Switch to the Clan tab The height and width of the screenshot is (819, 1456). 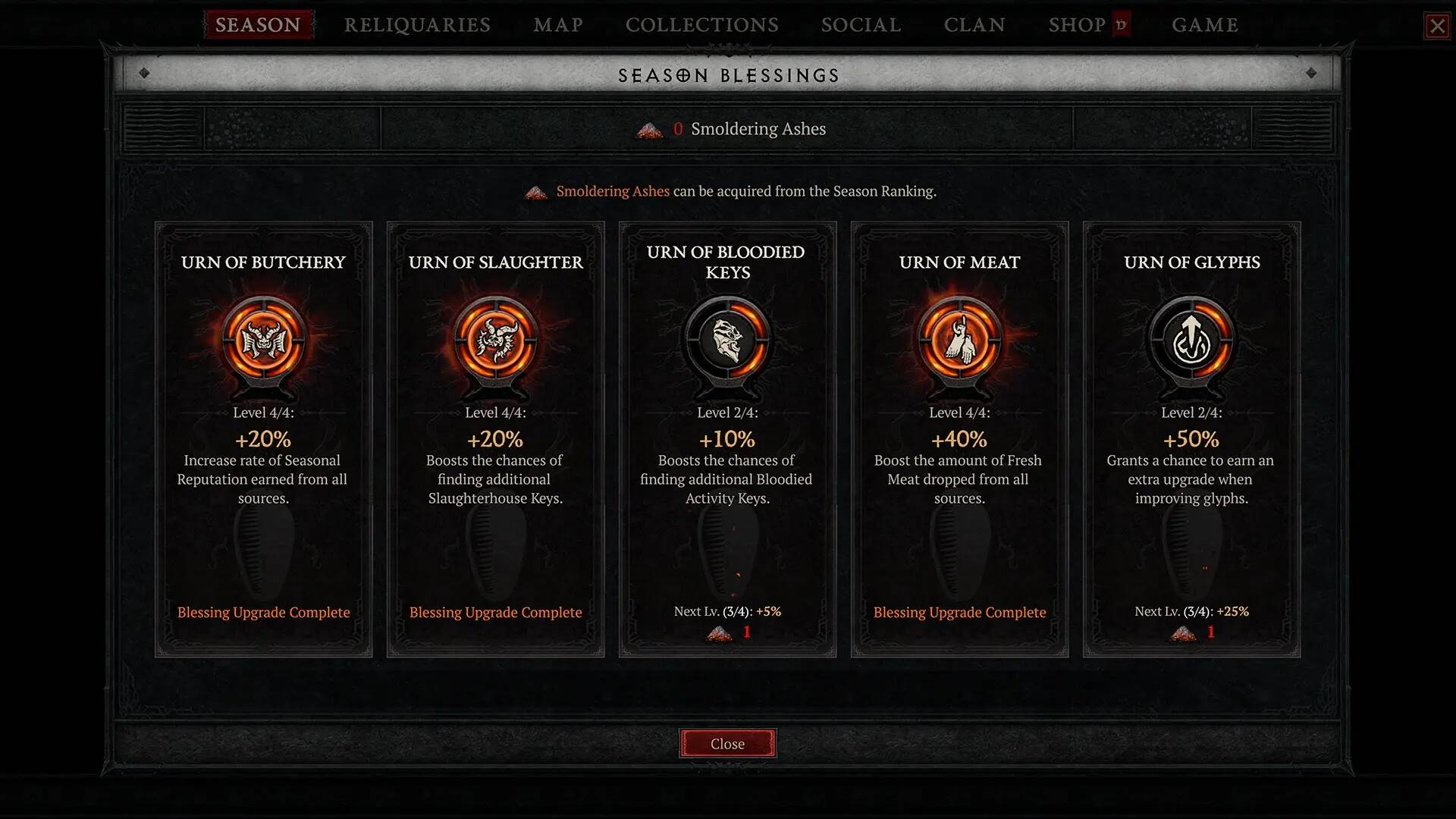pos(974,25)
